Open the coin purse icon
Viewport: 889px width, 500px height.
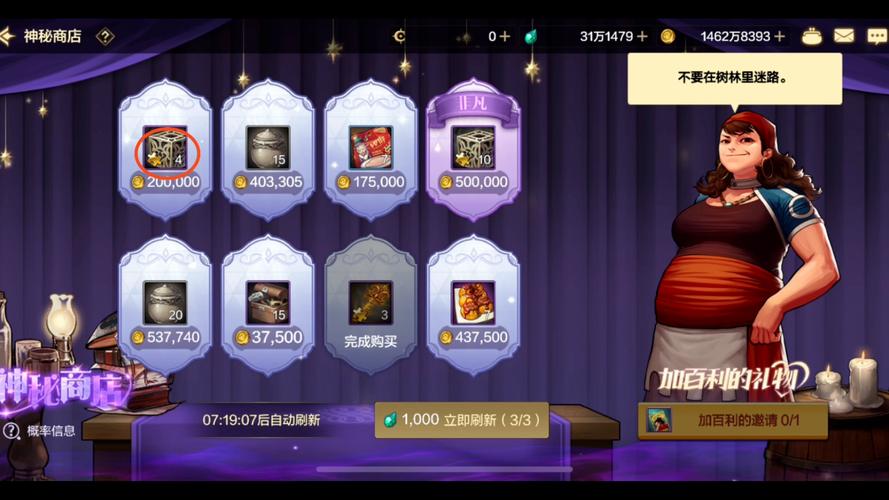click(x=812, y=36)
